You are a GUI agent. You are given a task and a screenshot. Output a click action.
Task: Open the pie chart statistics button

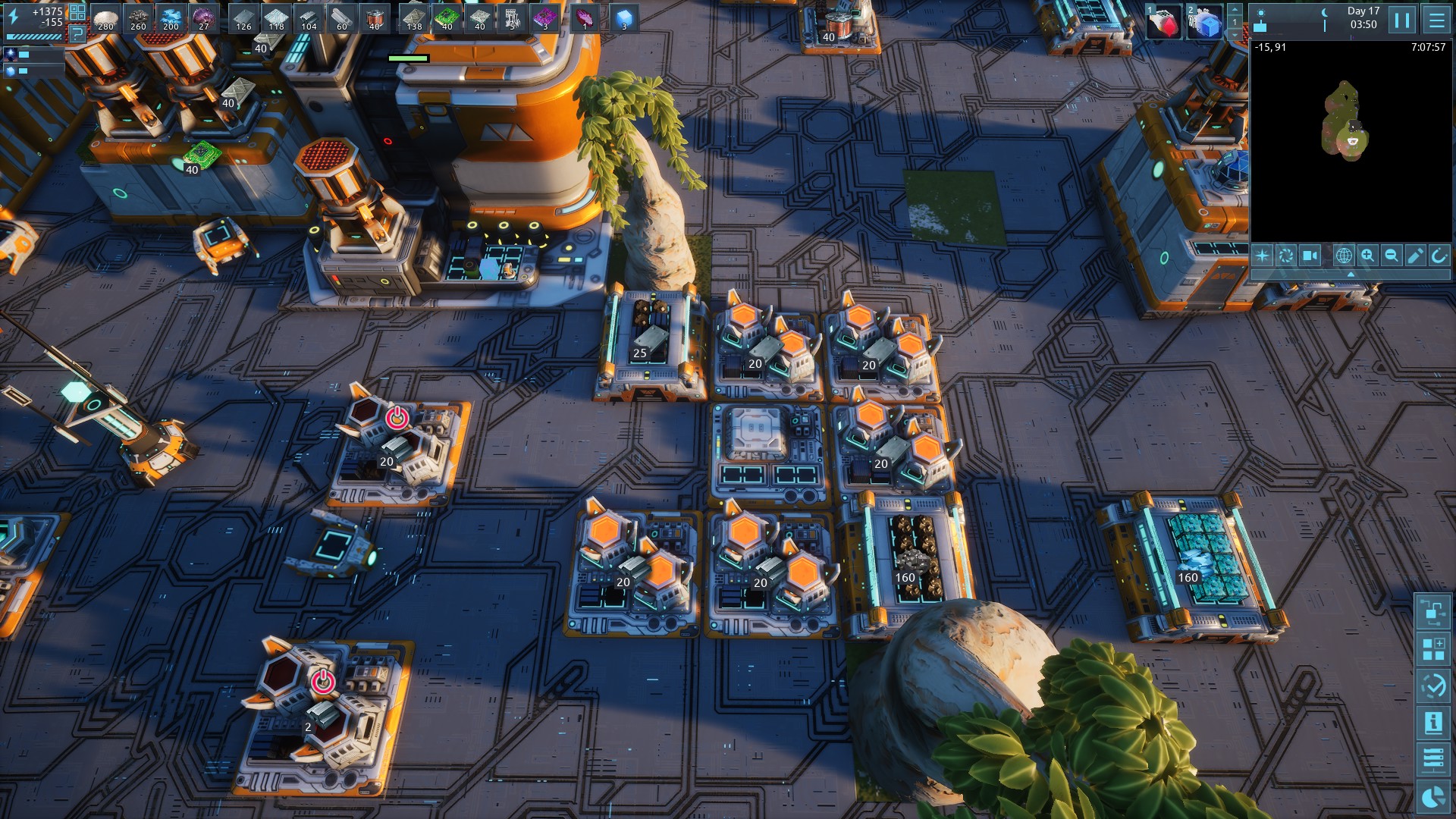pos(1432,797)
